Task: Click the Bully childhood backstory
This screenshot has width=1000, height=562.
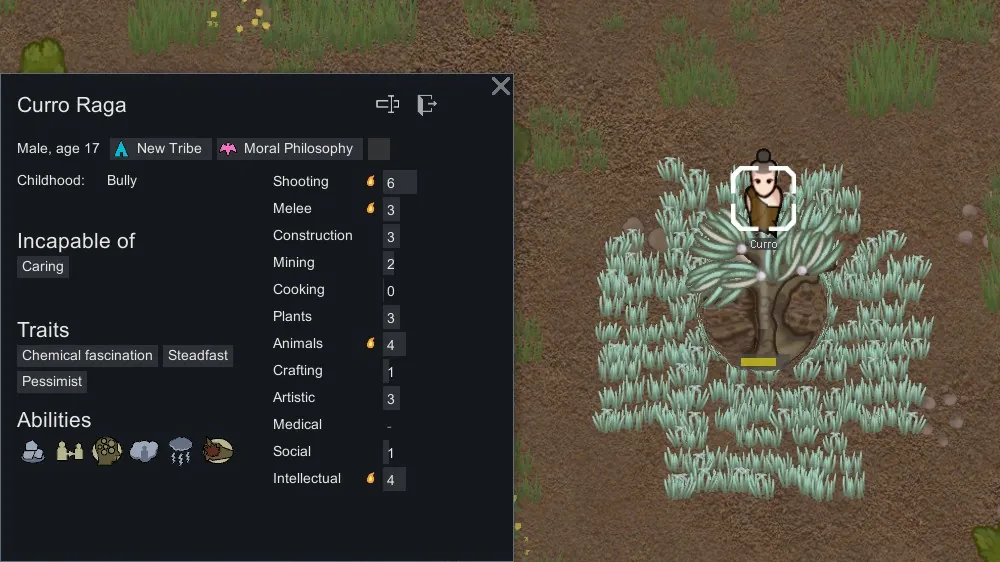Action: 122,181
